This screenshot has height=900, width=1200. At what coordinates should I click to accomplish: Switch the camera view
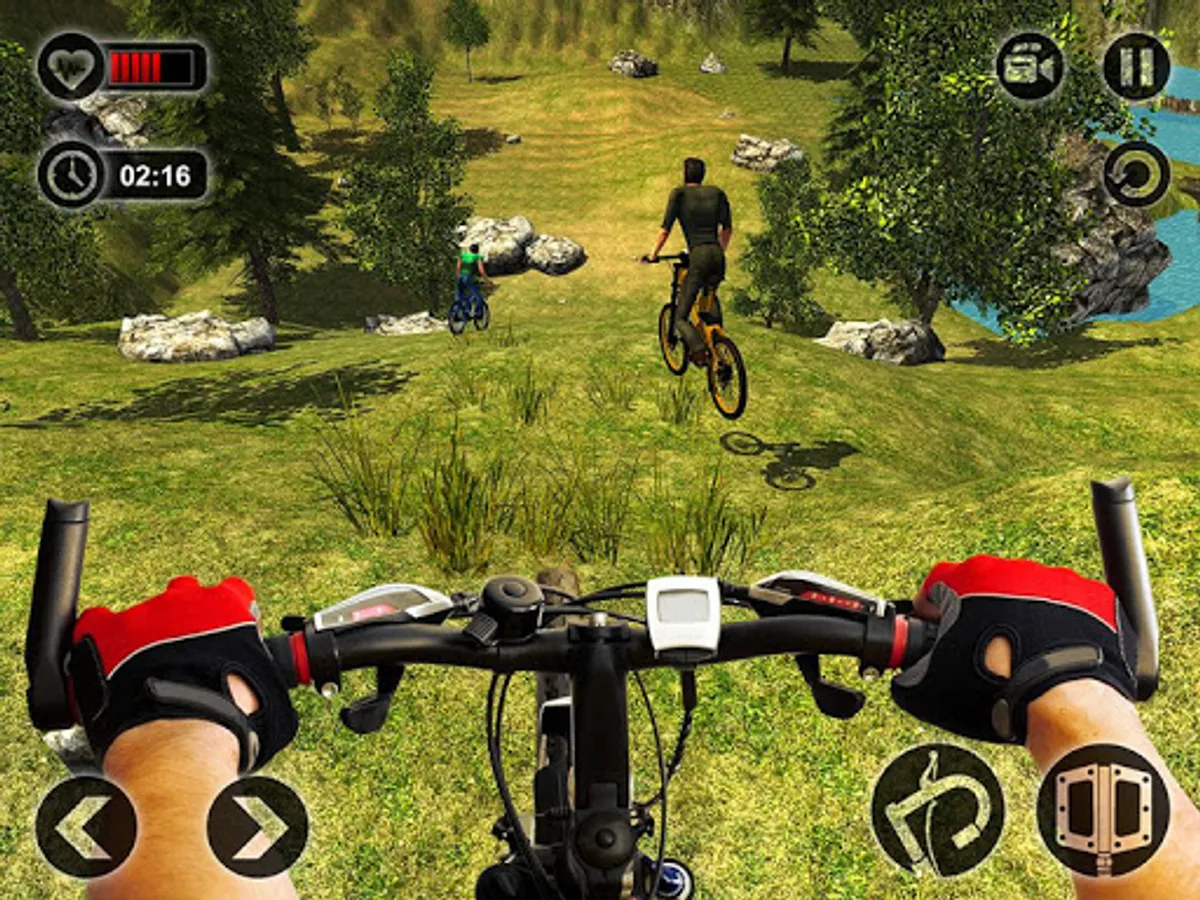coord(1029,67)
